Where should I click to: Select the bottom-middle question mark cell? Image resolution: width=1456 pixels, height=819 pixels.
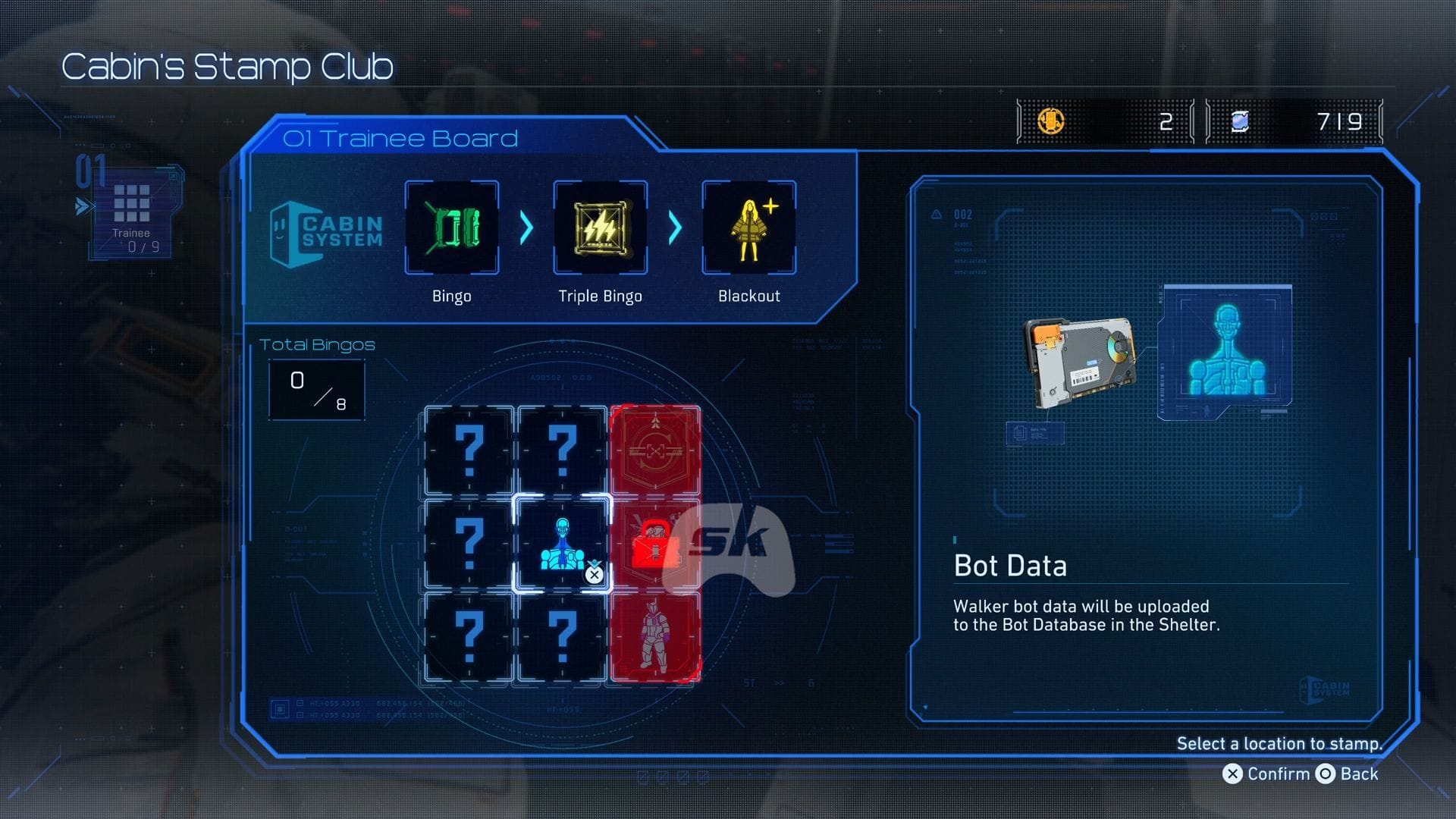(561, 639)
